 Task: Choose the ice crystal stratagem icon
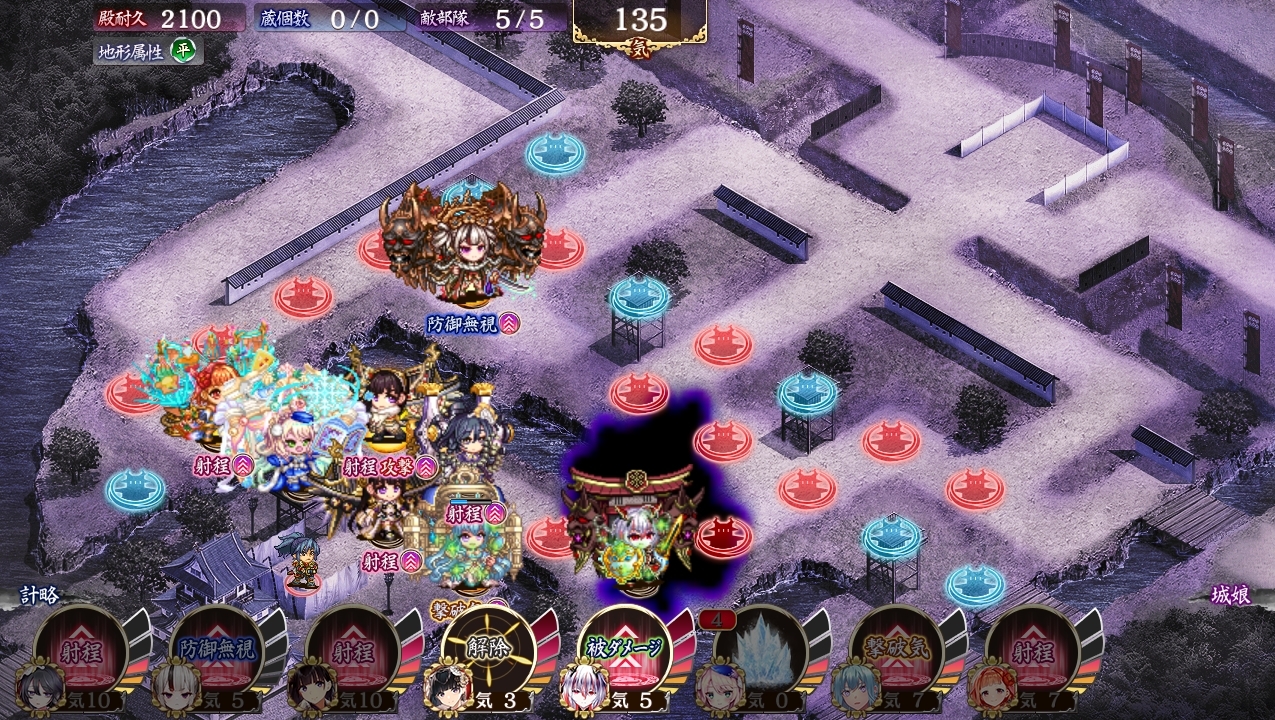click(x=761, y=652)
